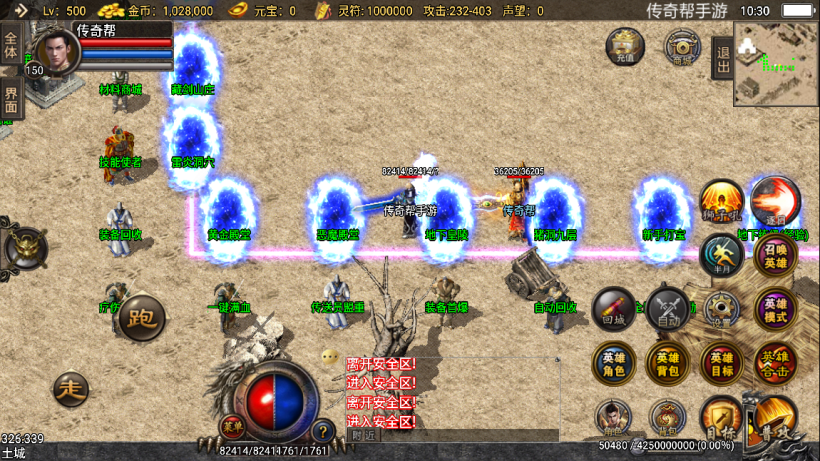Select the 界面 tab
Image resolution: width=820 pixels, height=461 pixels.
pyautogui.click(x=11, y=97)
